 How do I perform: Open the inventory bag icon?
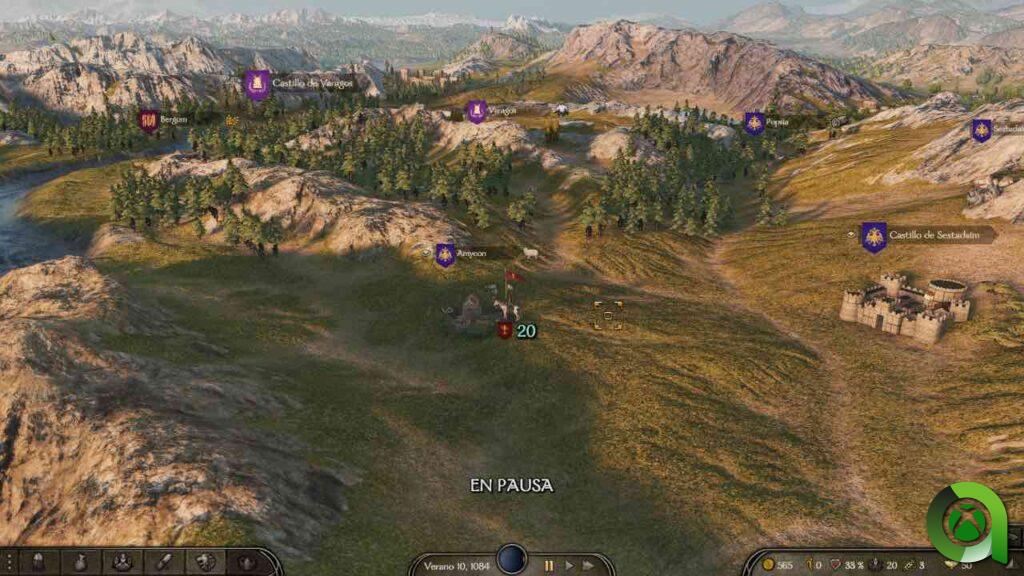[x=80, y=562]
